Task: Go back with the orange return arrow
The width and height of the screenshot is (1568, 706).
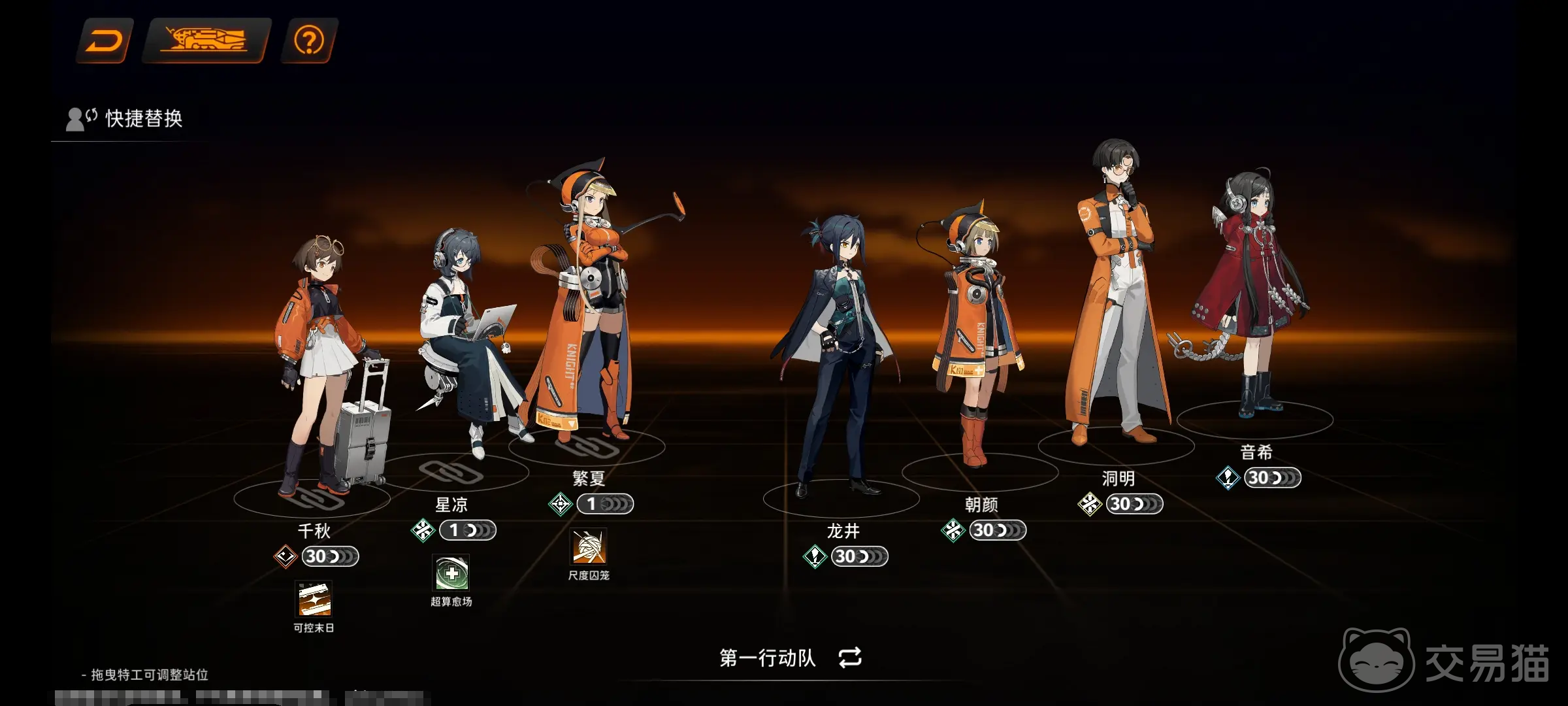Action: pos(105,41)
